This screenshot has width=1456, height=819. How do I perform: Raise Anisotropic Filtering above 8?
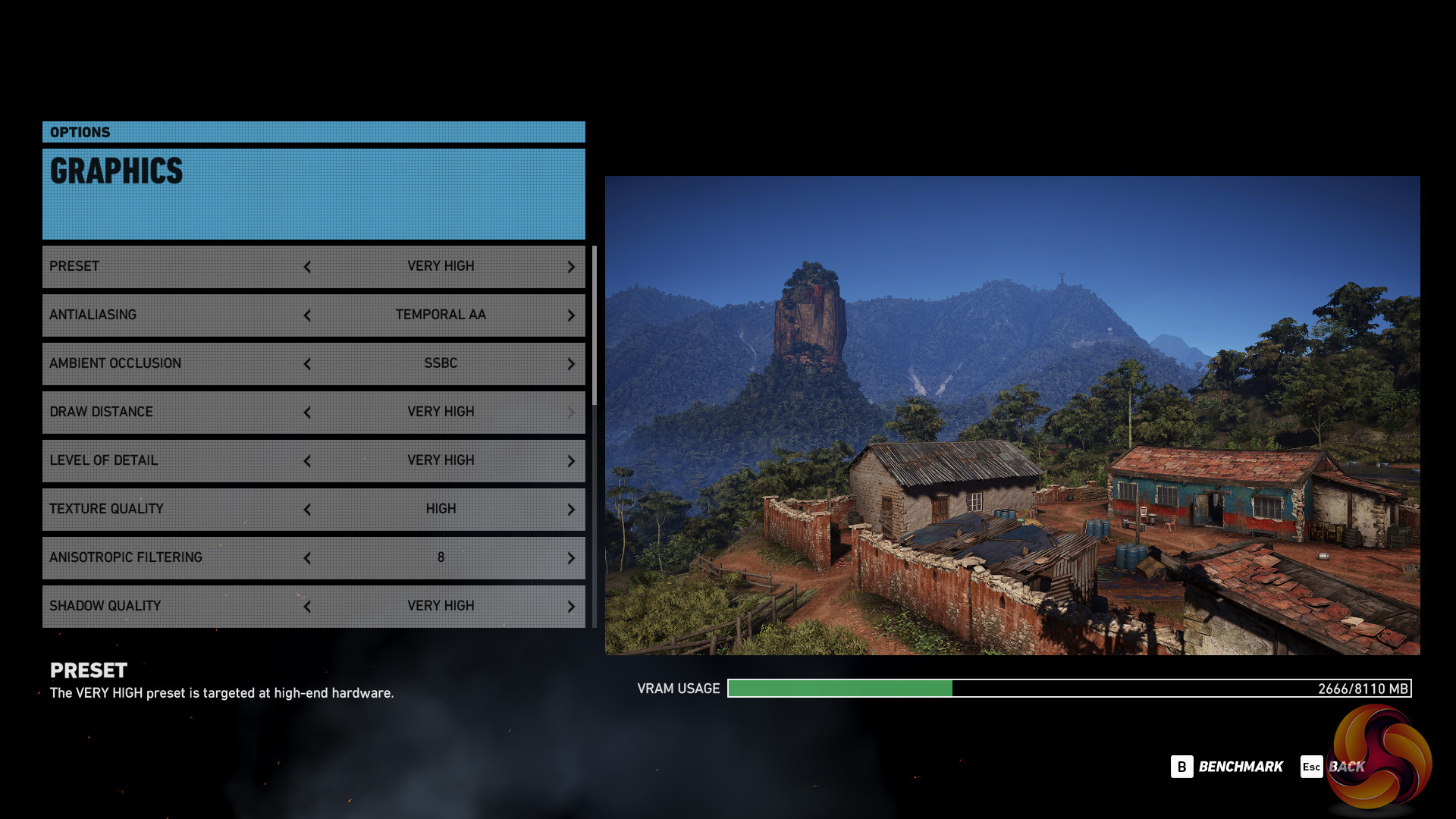coord(571,558)
